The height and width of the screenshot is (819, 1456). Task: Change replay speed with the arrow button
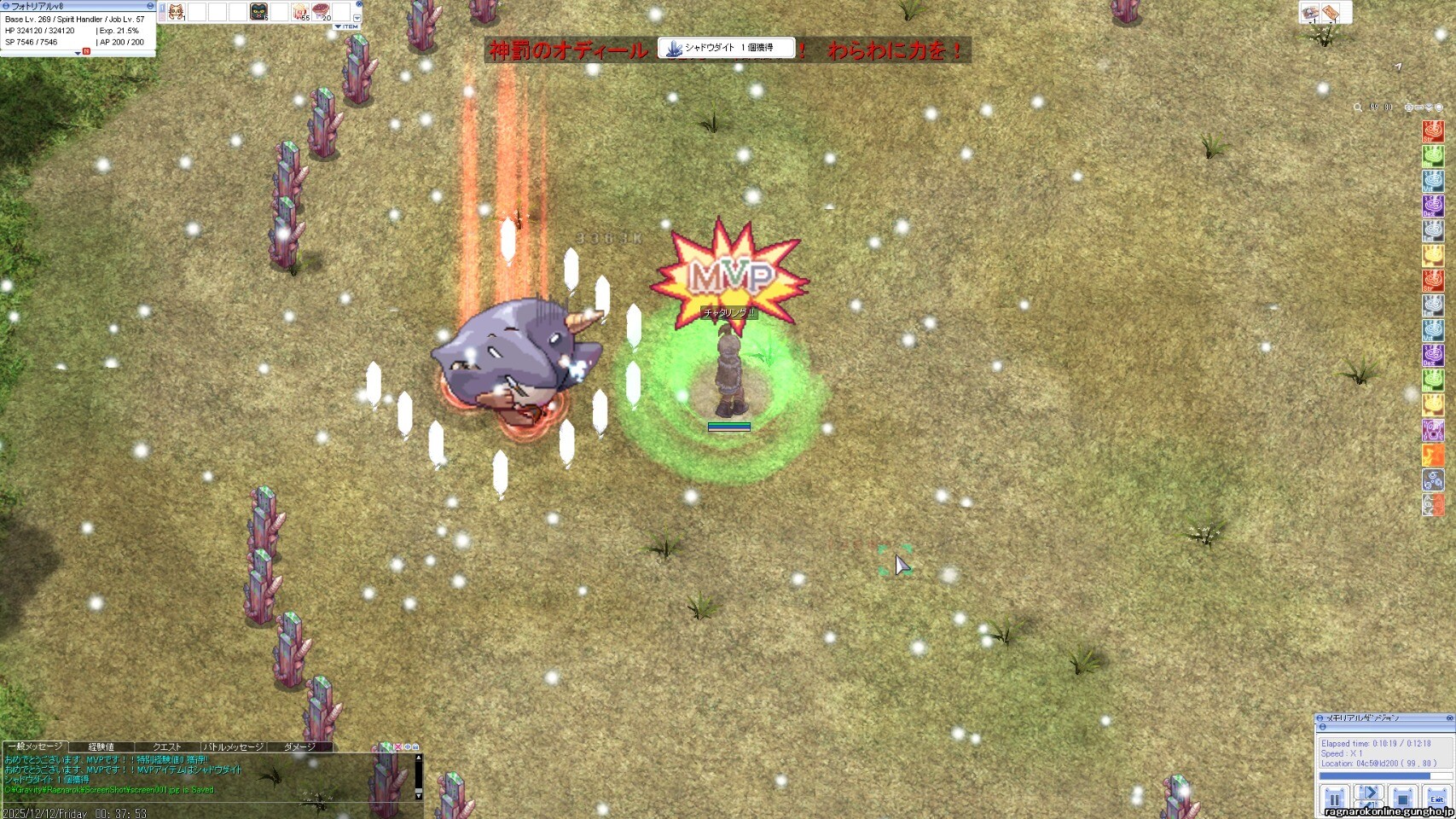[x=1368, y=793]
